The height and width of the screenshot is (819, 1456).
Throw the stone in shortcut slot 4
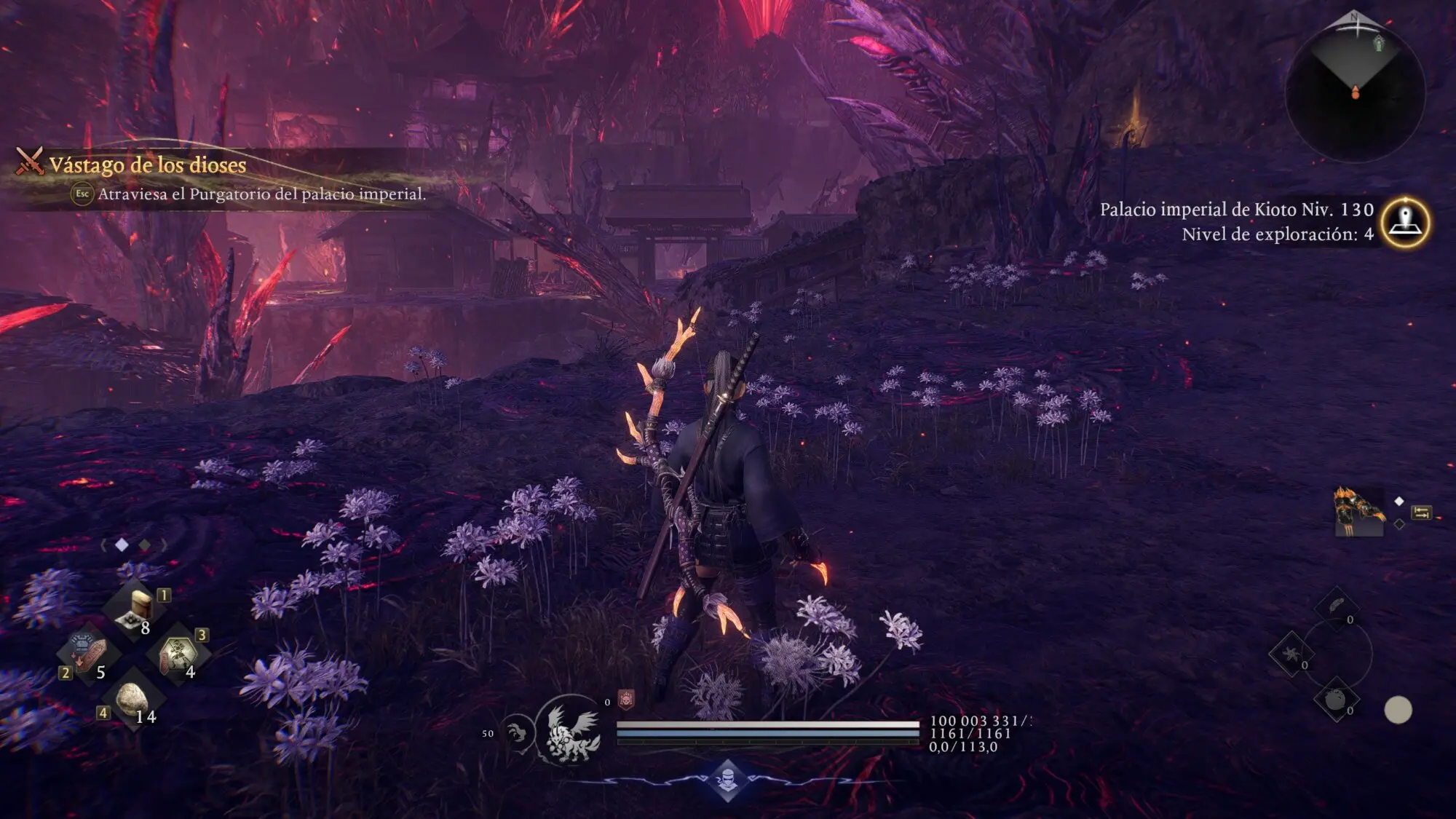[x=132, y=698]
